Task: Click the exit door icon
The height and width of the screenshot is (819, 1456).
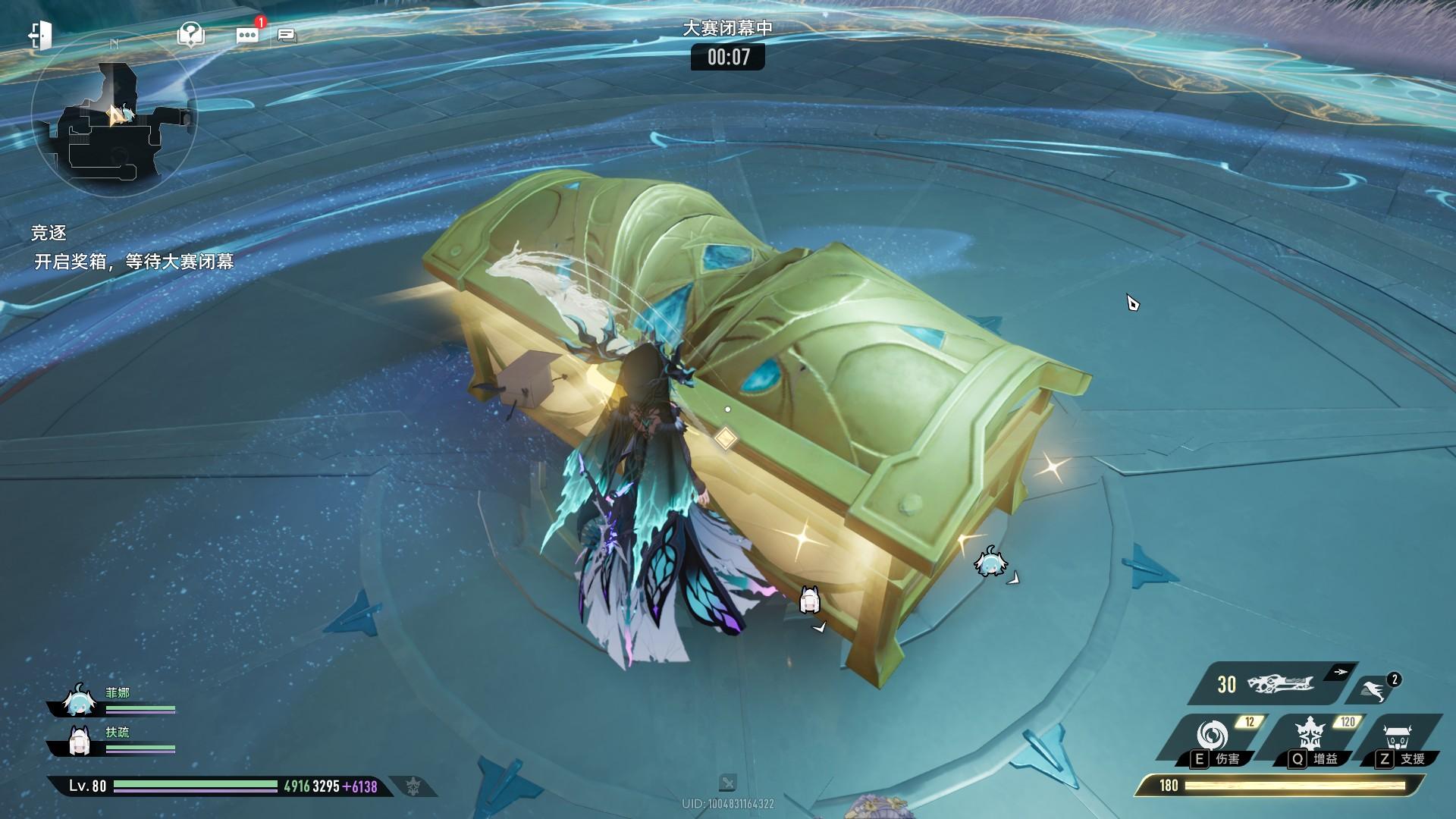Action: (x=39, y=35)
